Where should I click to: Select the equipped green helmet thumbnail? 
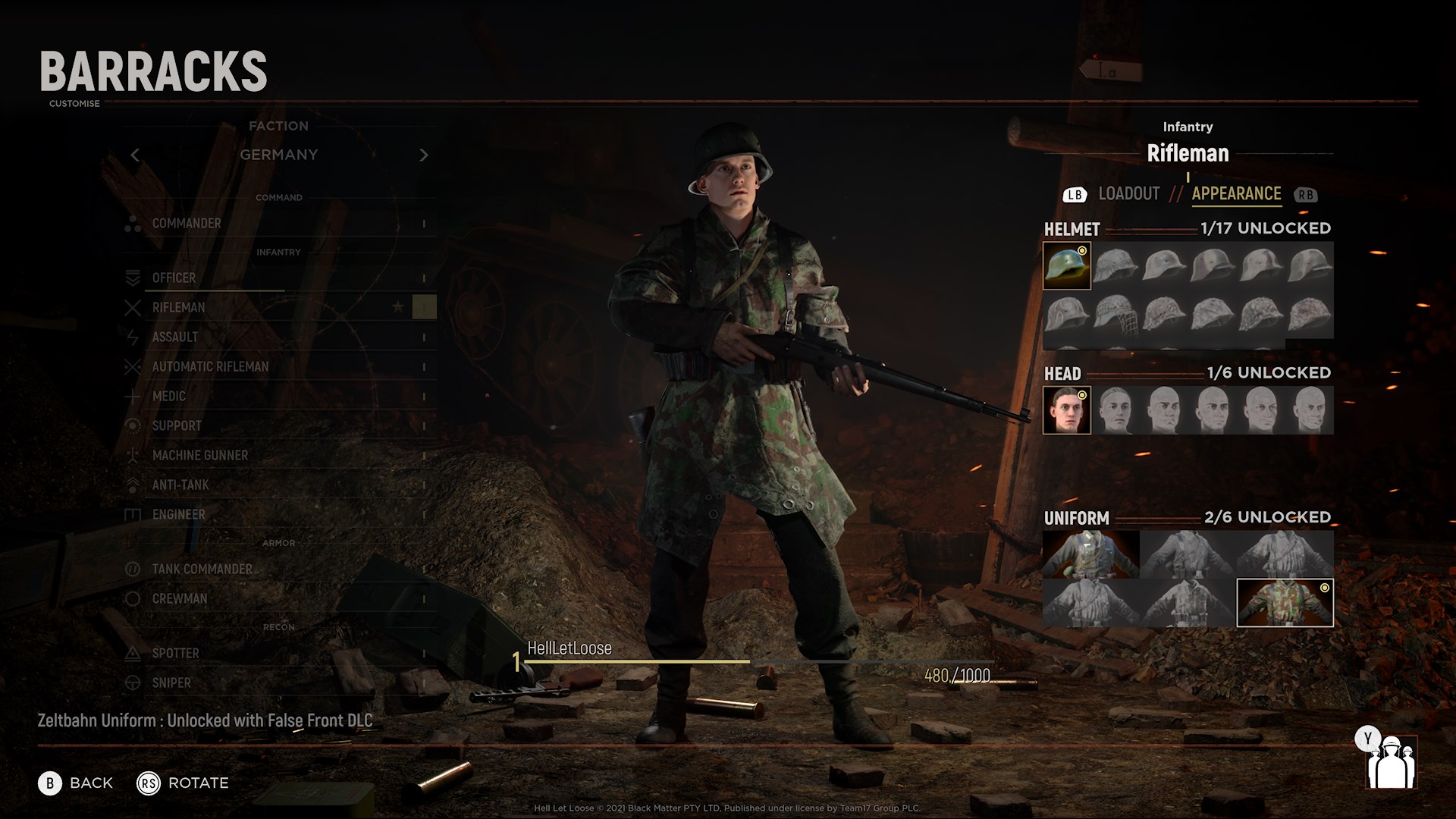tap(1067, 266)
